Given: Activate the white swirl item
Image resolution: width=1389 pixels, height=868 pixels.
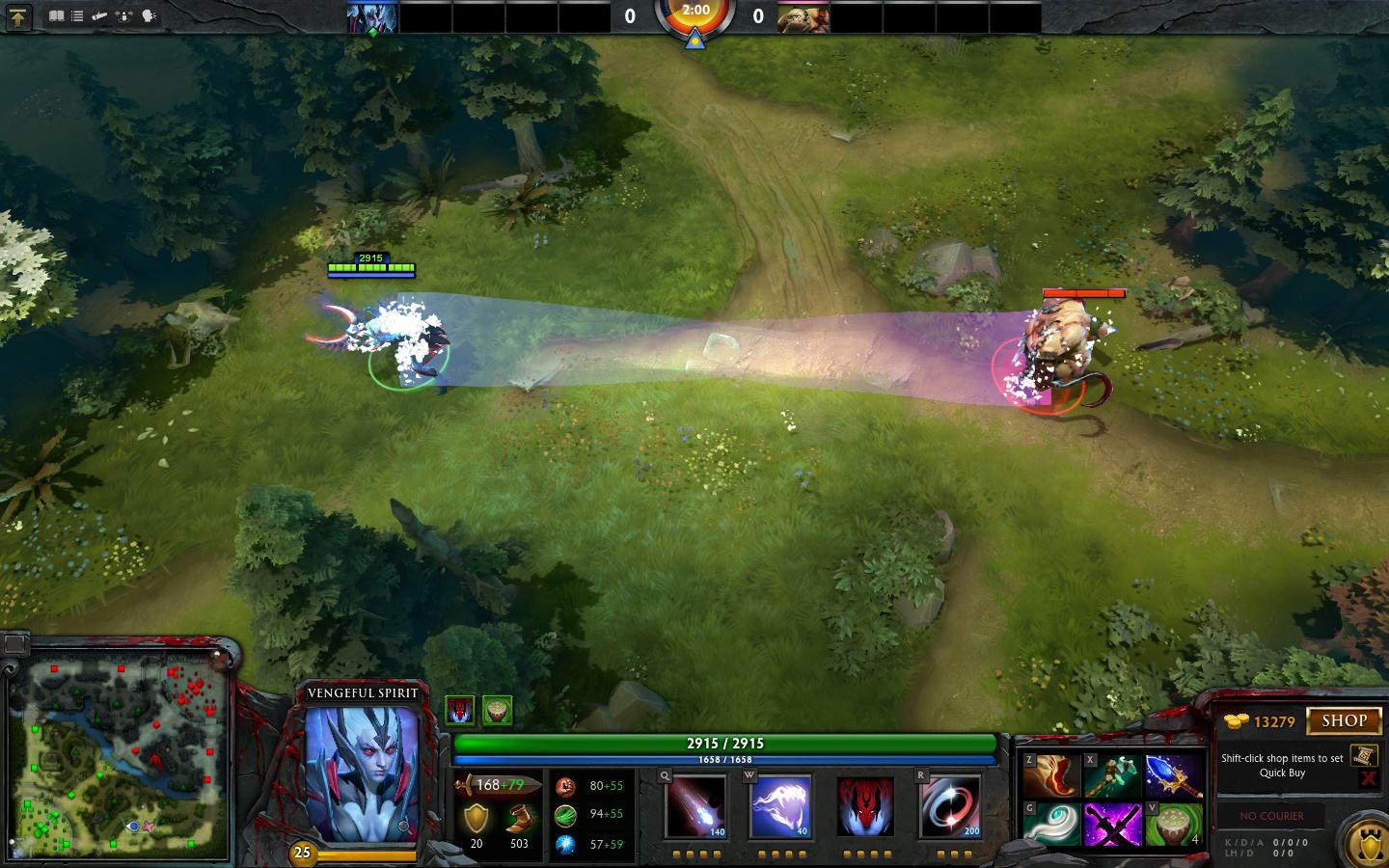Looking at the screenshot, I should coord(1051,826).
